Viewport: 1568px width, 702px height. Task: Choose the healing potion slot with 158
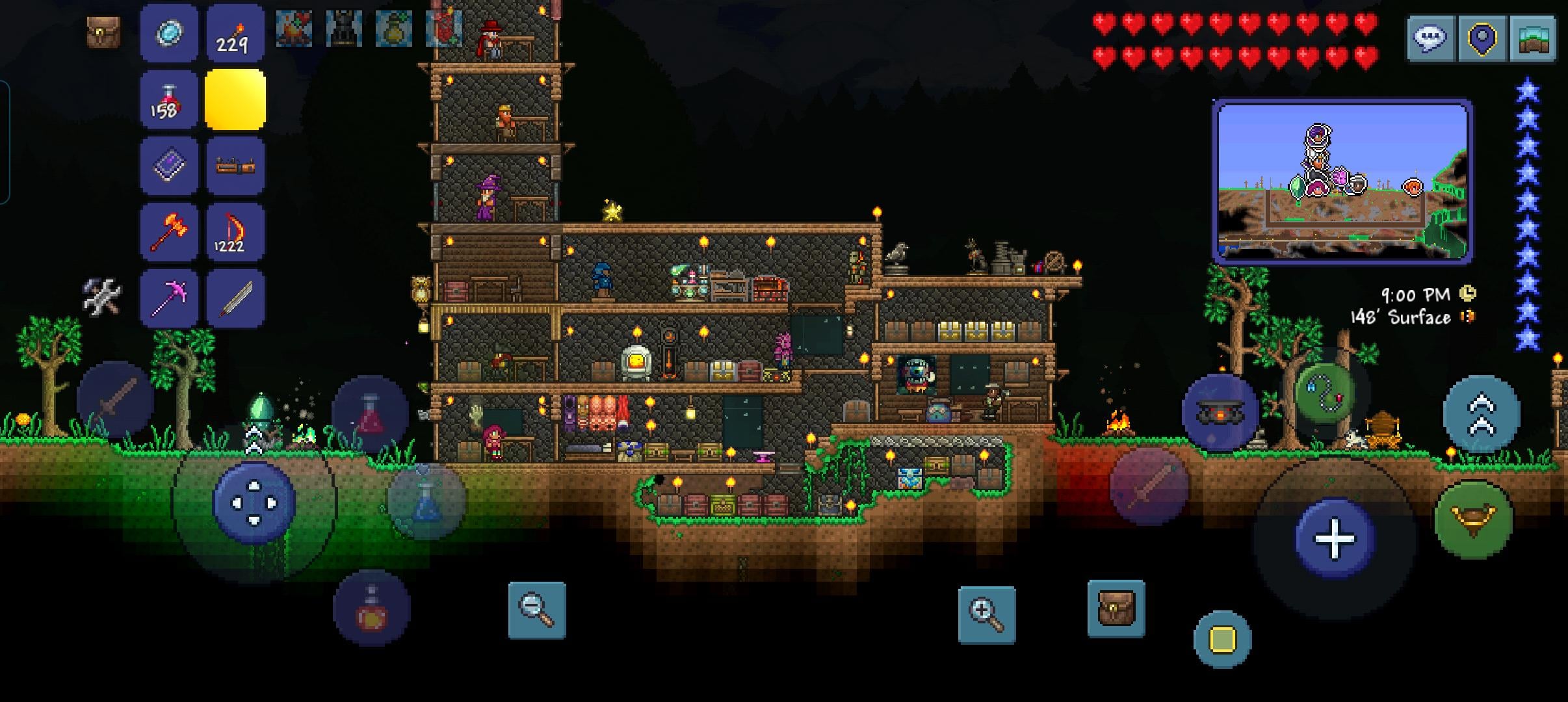point(169,100)
